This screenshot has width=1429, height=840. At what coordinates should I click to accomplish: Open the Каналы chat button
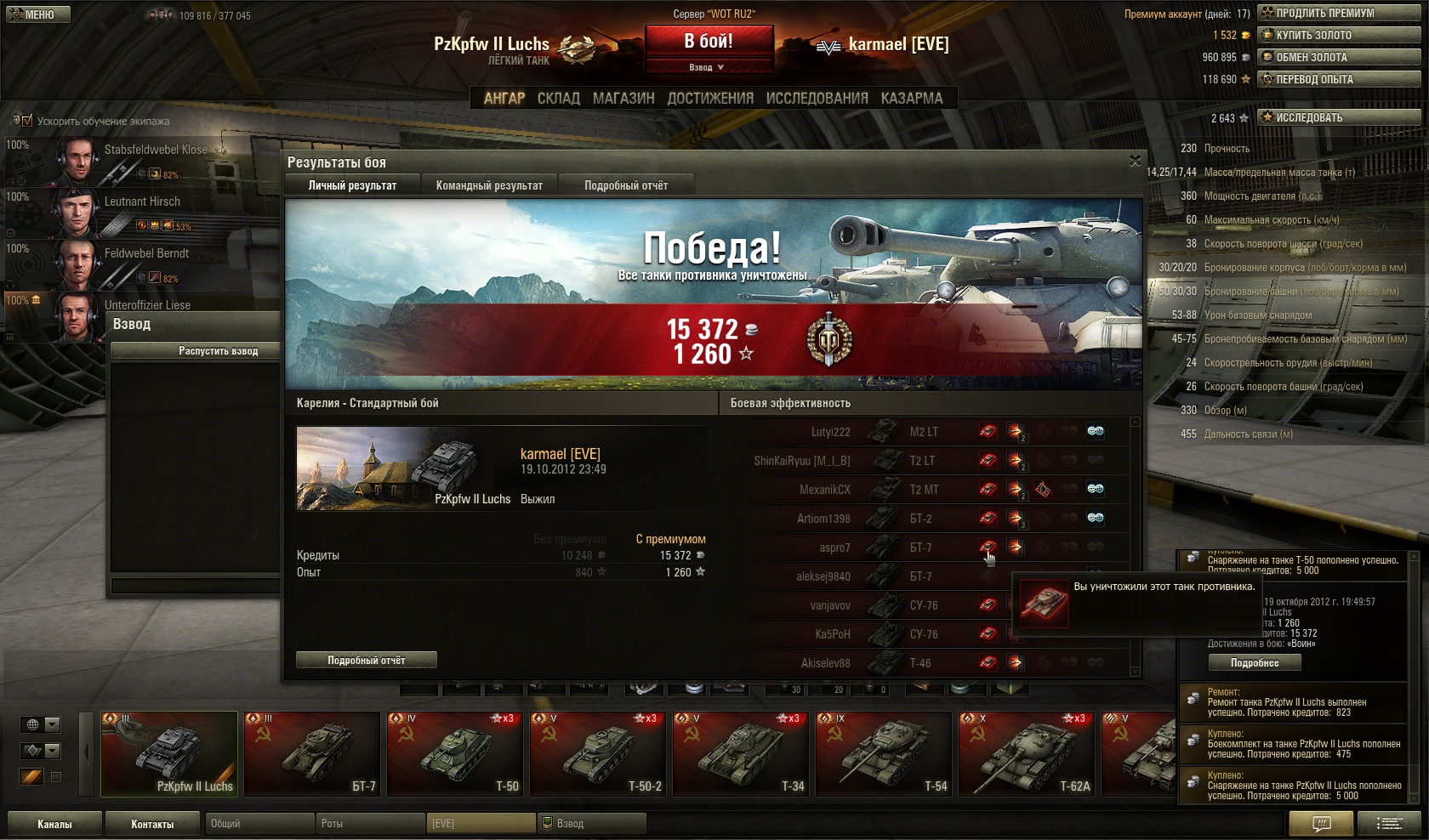[x=54, y=824]
